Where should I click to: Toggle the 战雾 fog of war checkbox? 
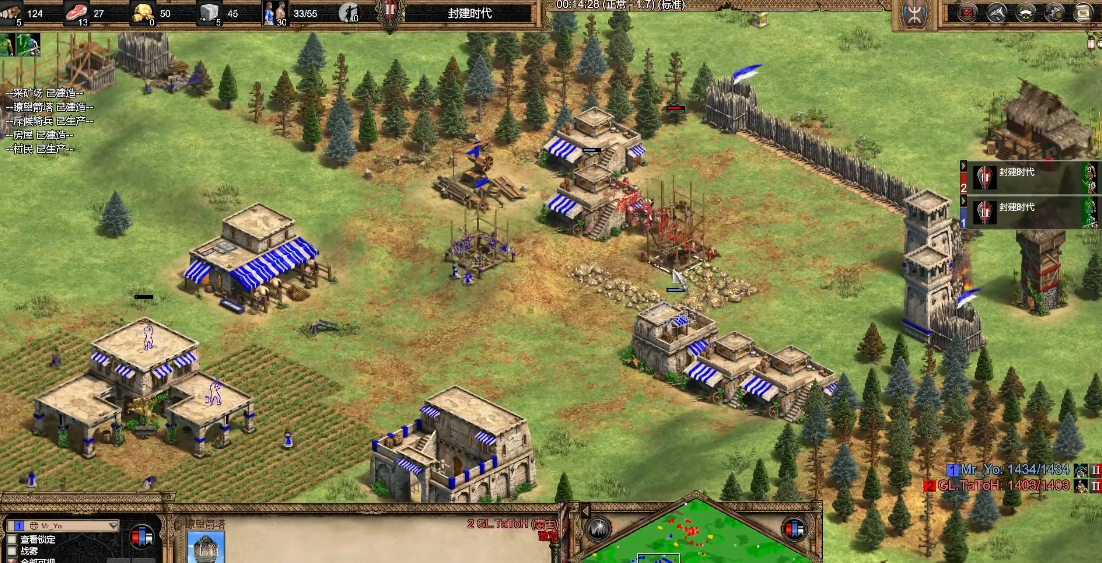[x=12, y=551]
